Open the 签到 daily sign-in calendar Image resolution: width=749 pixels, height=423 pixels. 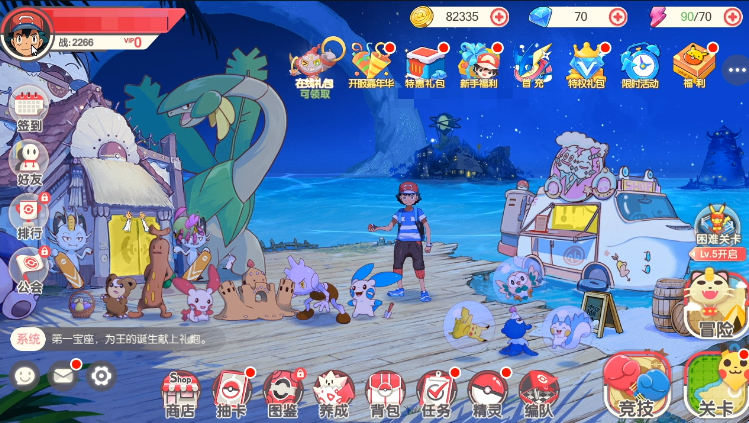[29, 107]
